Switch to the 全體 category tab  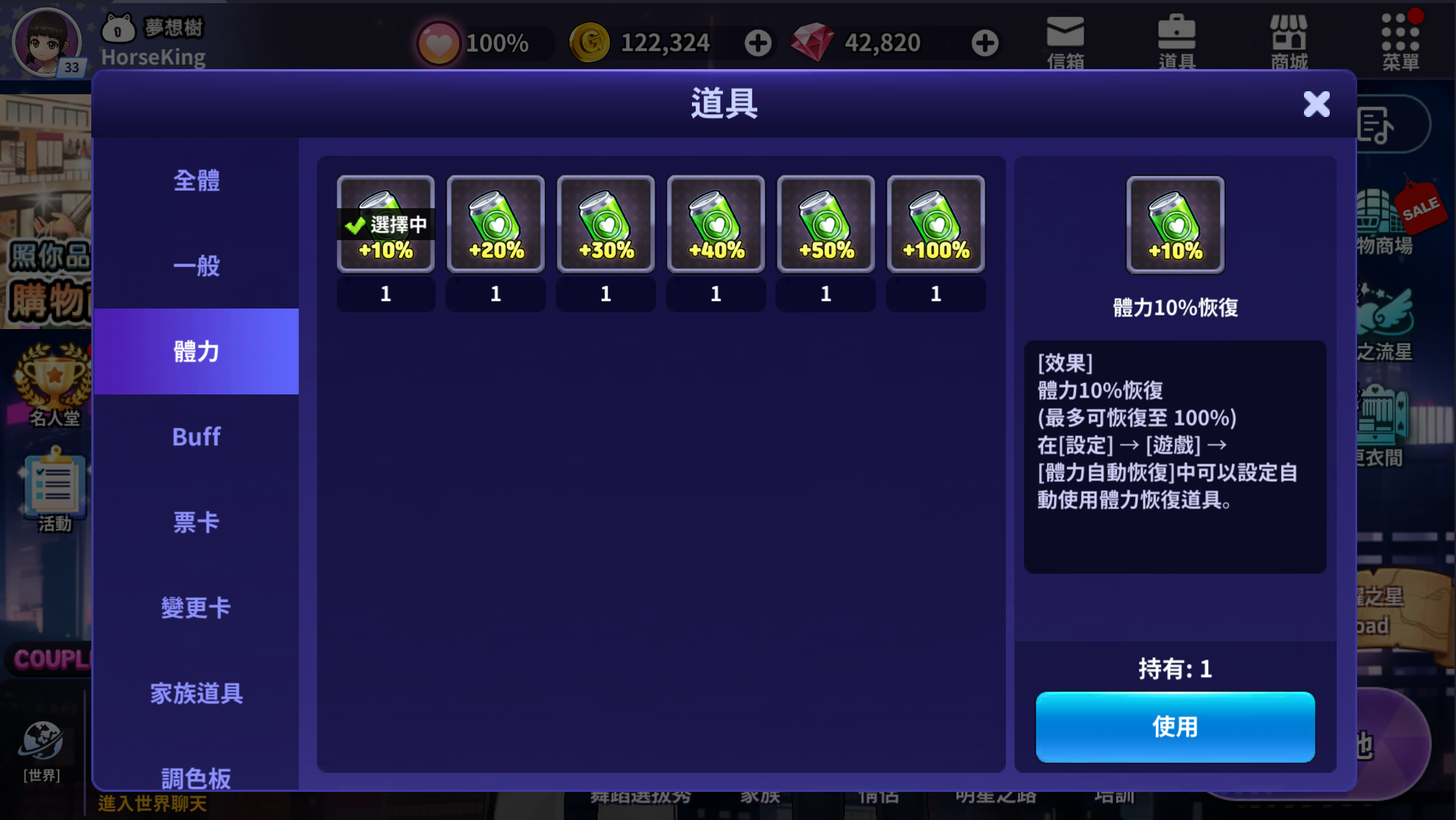pyautogui.click(x=196, y=181)
